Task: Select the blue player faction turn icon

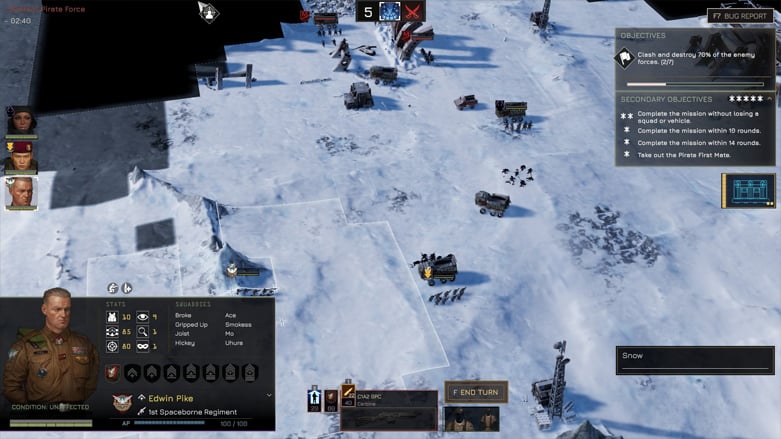Action: pos(389,12)
